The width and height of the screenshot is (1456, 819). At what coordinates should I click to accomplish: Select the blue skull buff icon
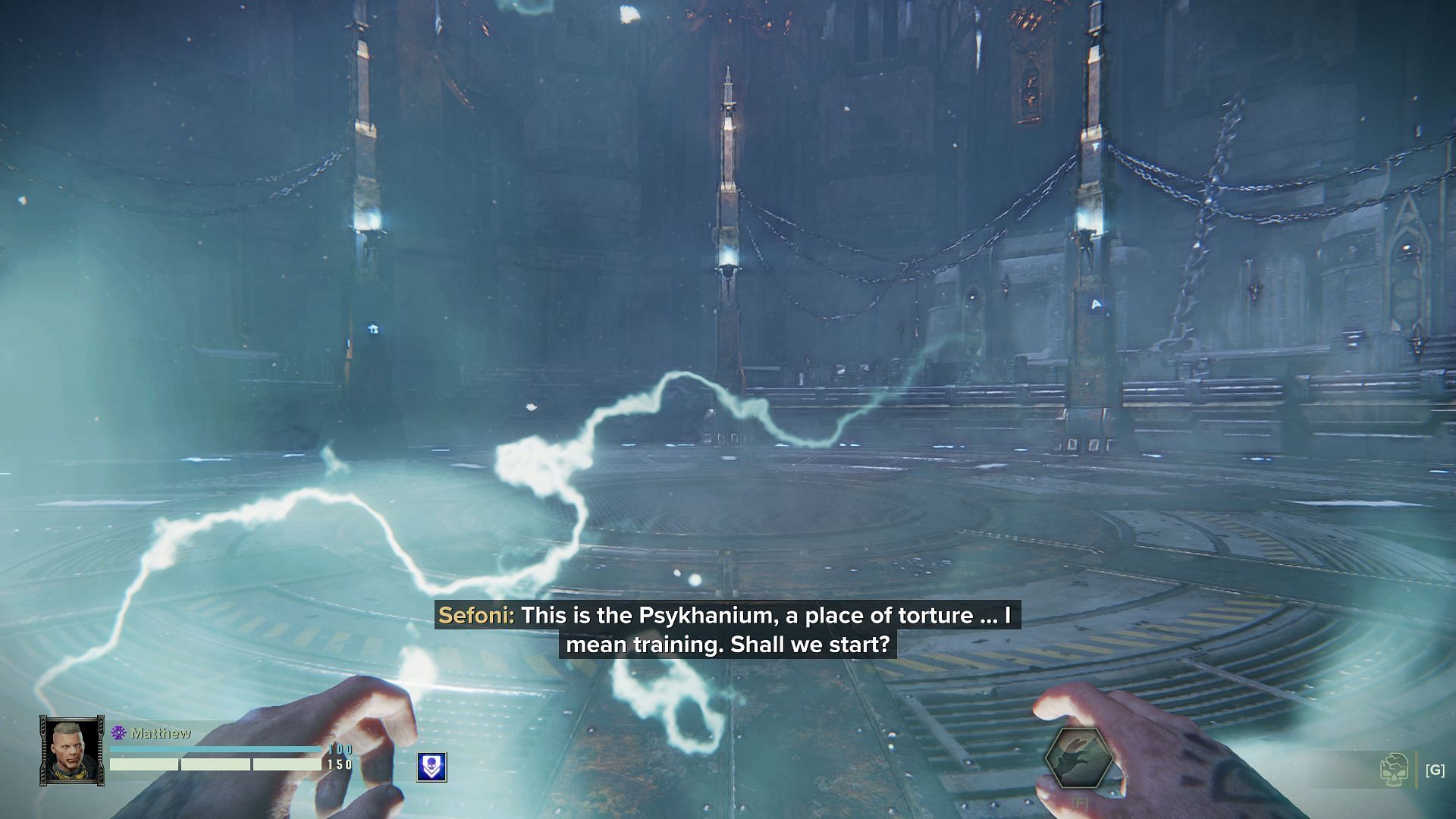431,767
